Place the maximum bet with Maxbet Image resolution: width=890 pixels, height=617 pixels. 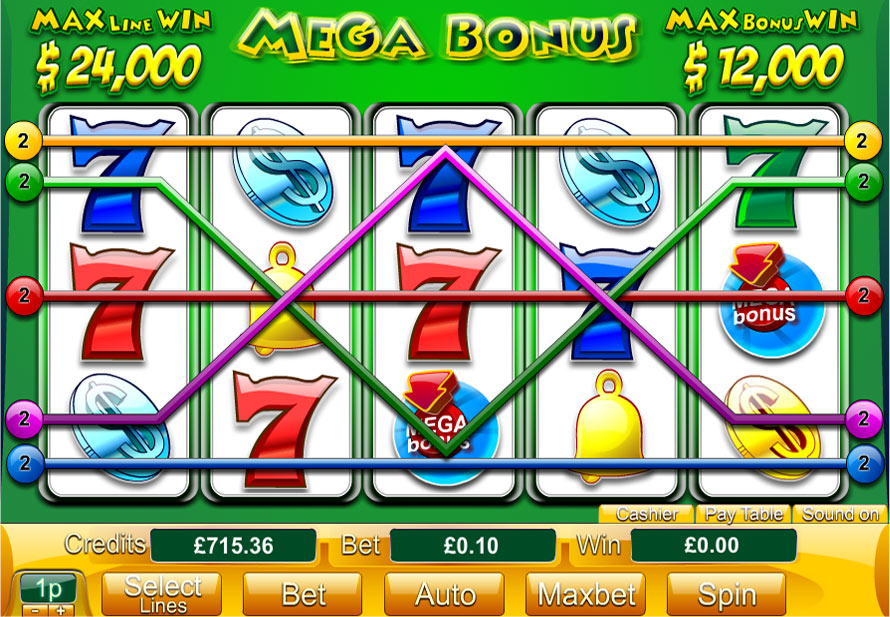585,595
